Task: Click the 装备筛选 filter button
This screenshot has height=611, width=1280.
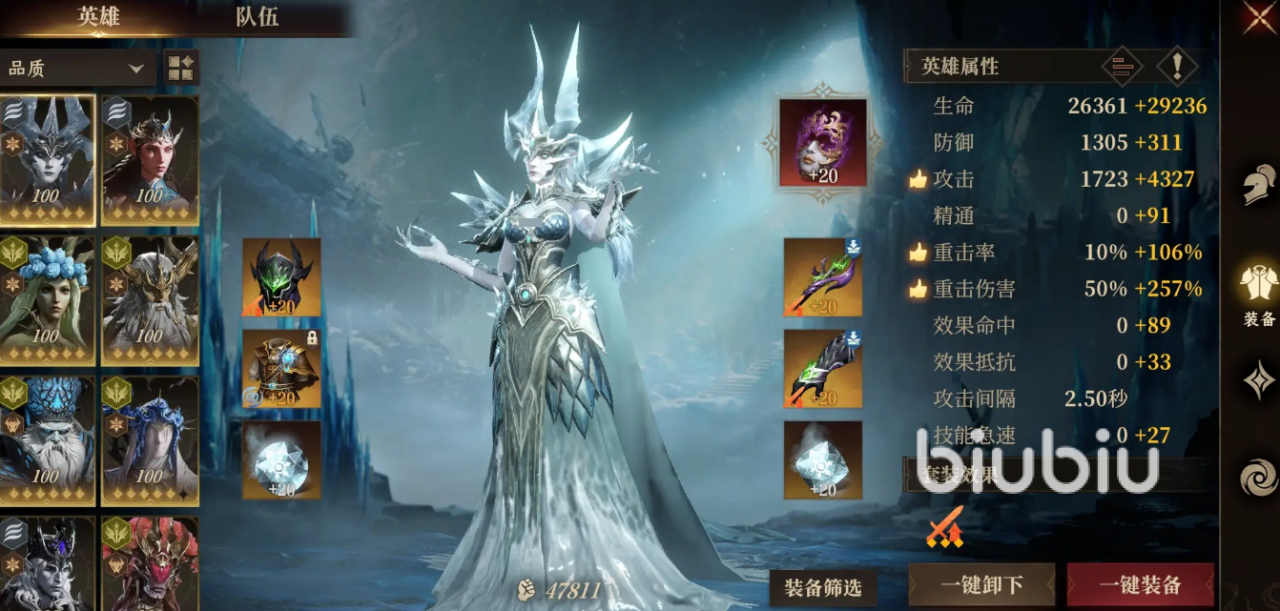Action: pos(822,587)
